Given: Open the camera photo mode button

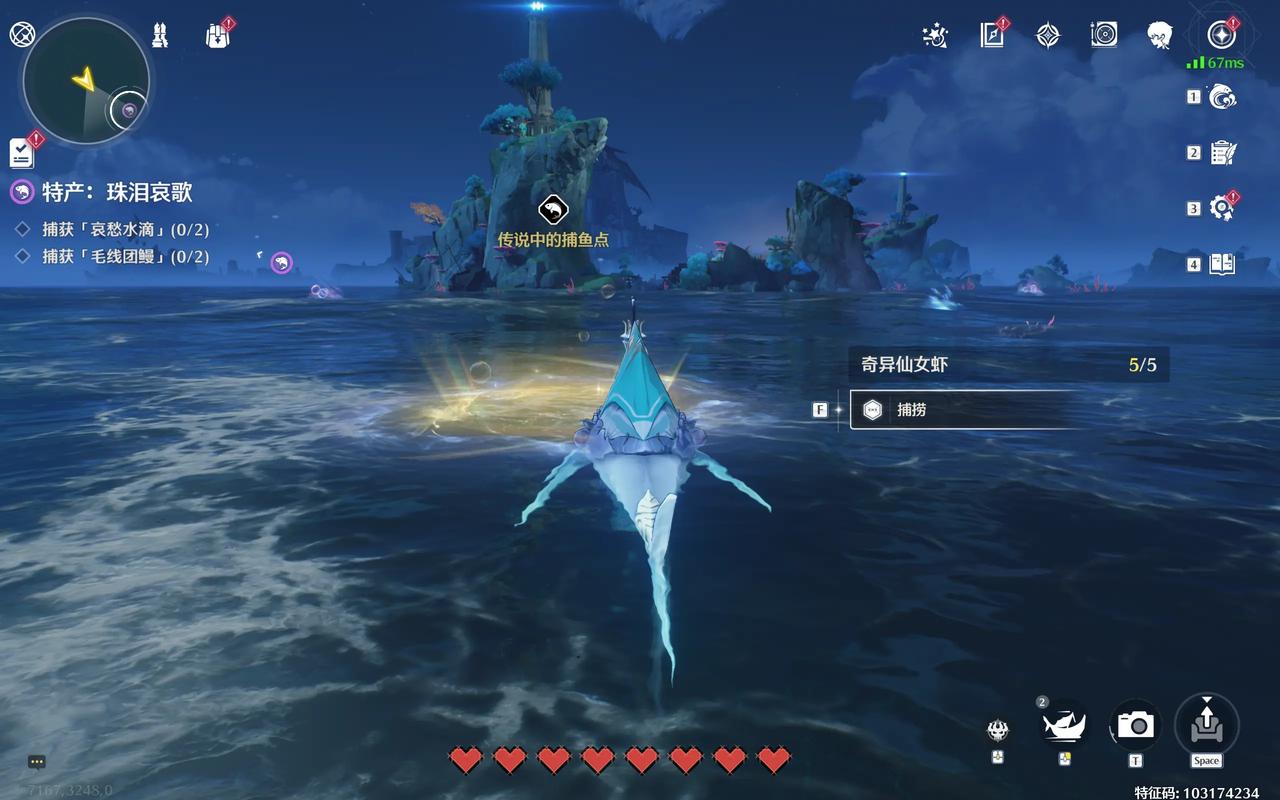Looking at the screenshot, I should pos(1135,724).
